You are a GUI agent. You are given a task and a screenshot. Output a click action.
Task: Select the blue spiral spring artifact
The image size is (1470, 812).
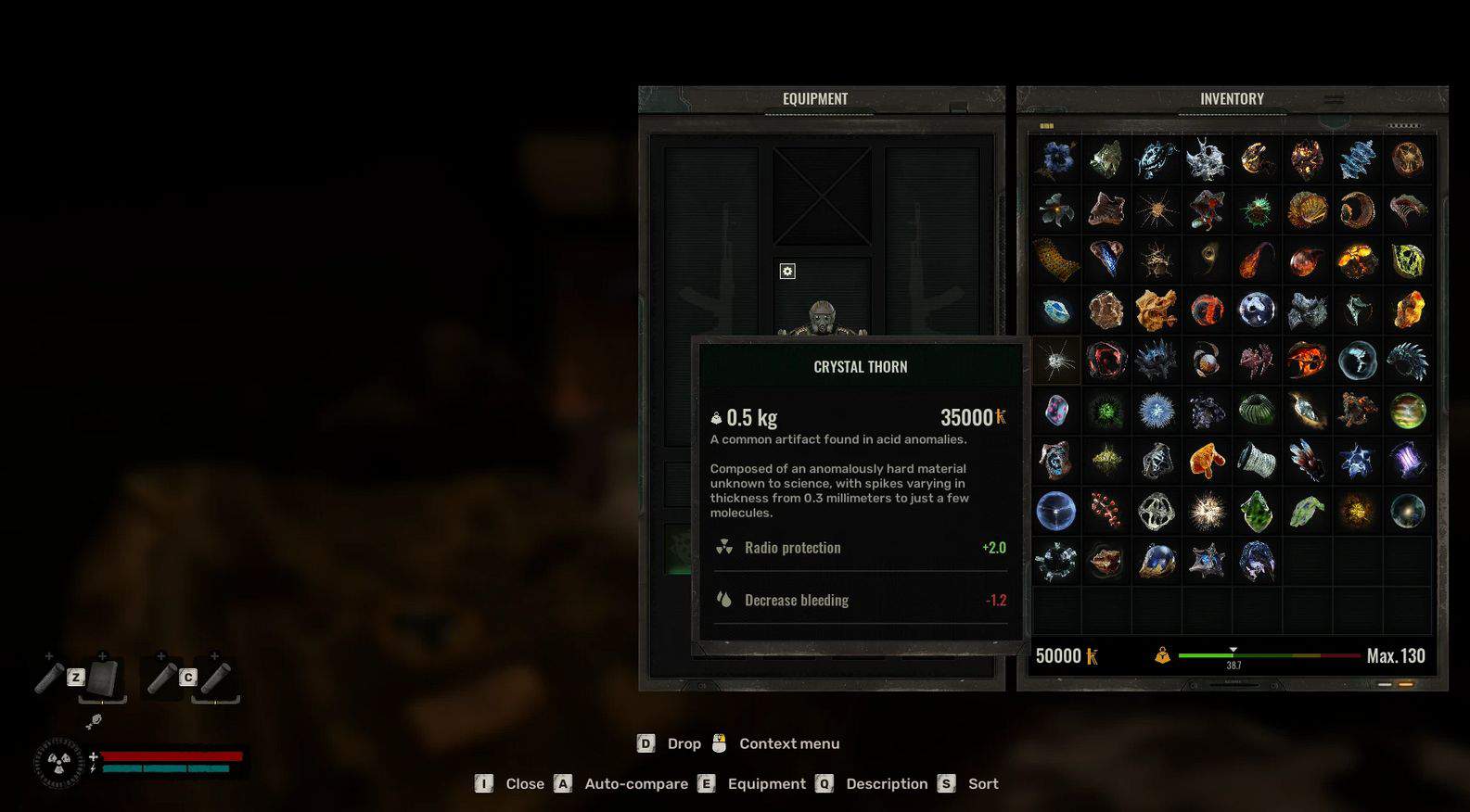[1357, 159]
